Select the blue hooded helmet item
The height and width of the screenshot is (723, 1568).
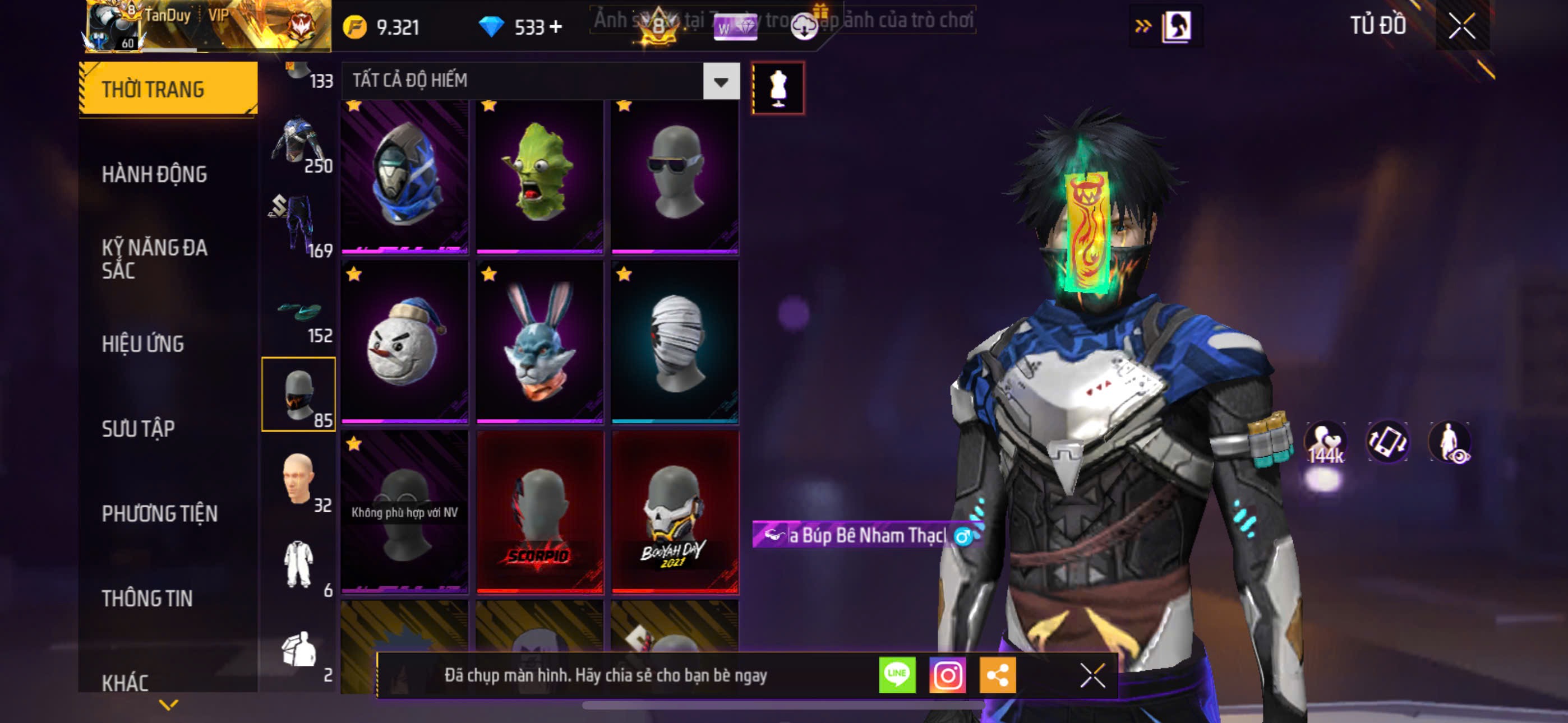[405, 177]
